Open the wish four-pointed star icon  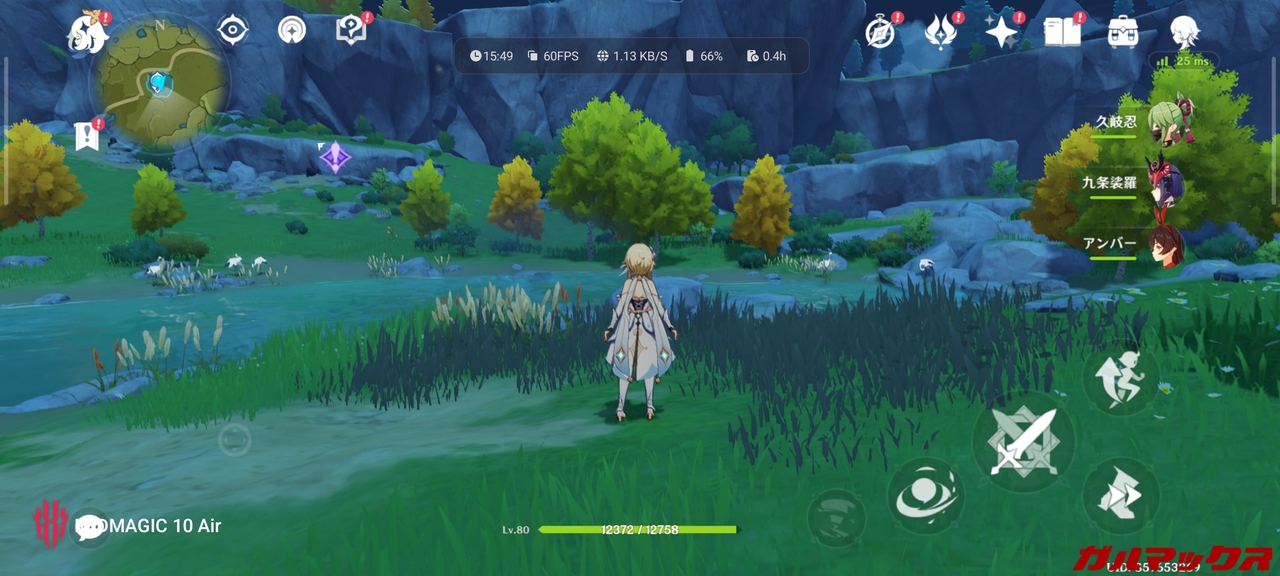click(x=1001, y=32)
